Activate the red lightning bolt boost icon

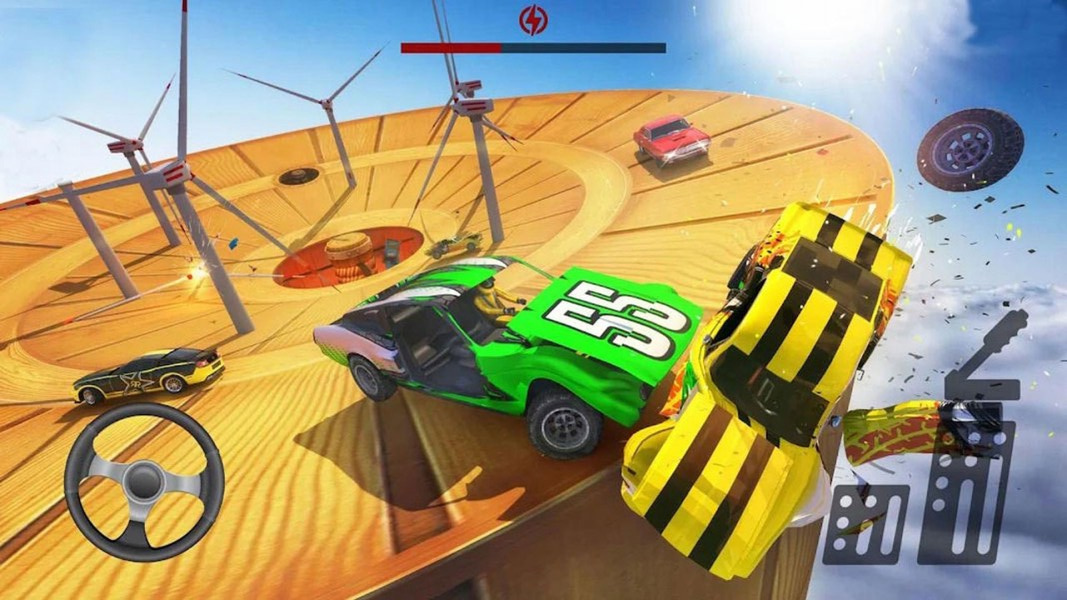pos(533,20)
